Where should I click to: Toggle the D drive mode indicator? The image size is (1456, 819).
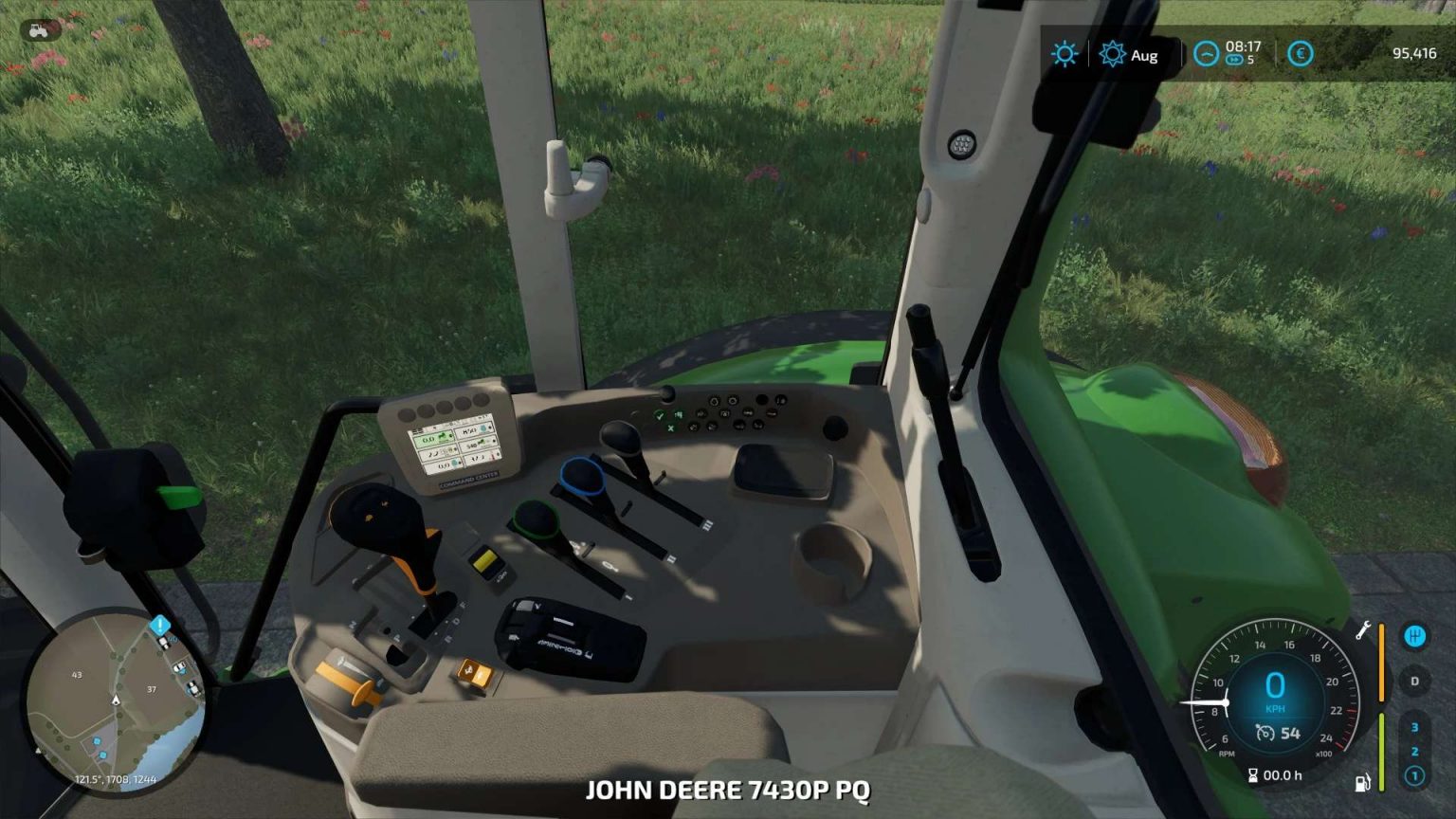(x=1414, y=681)
